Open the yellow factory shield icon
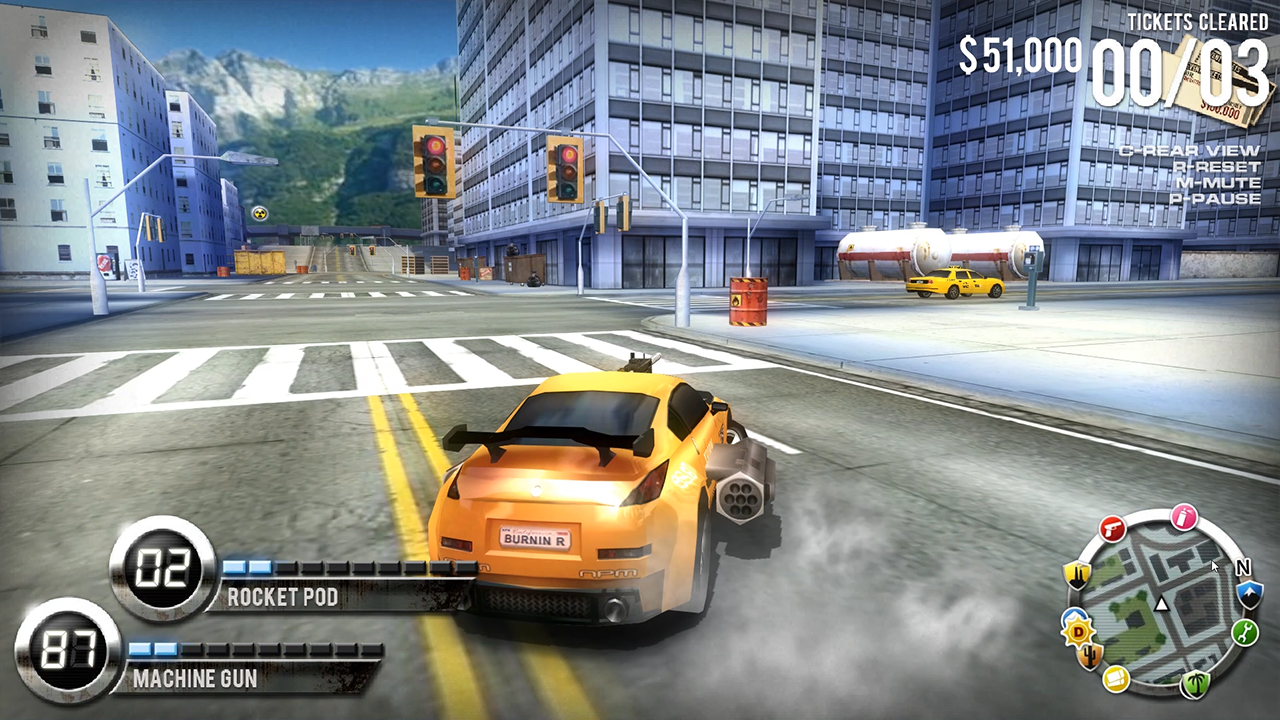This screenshot has height=720, width=1280. point(1075,575)
